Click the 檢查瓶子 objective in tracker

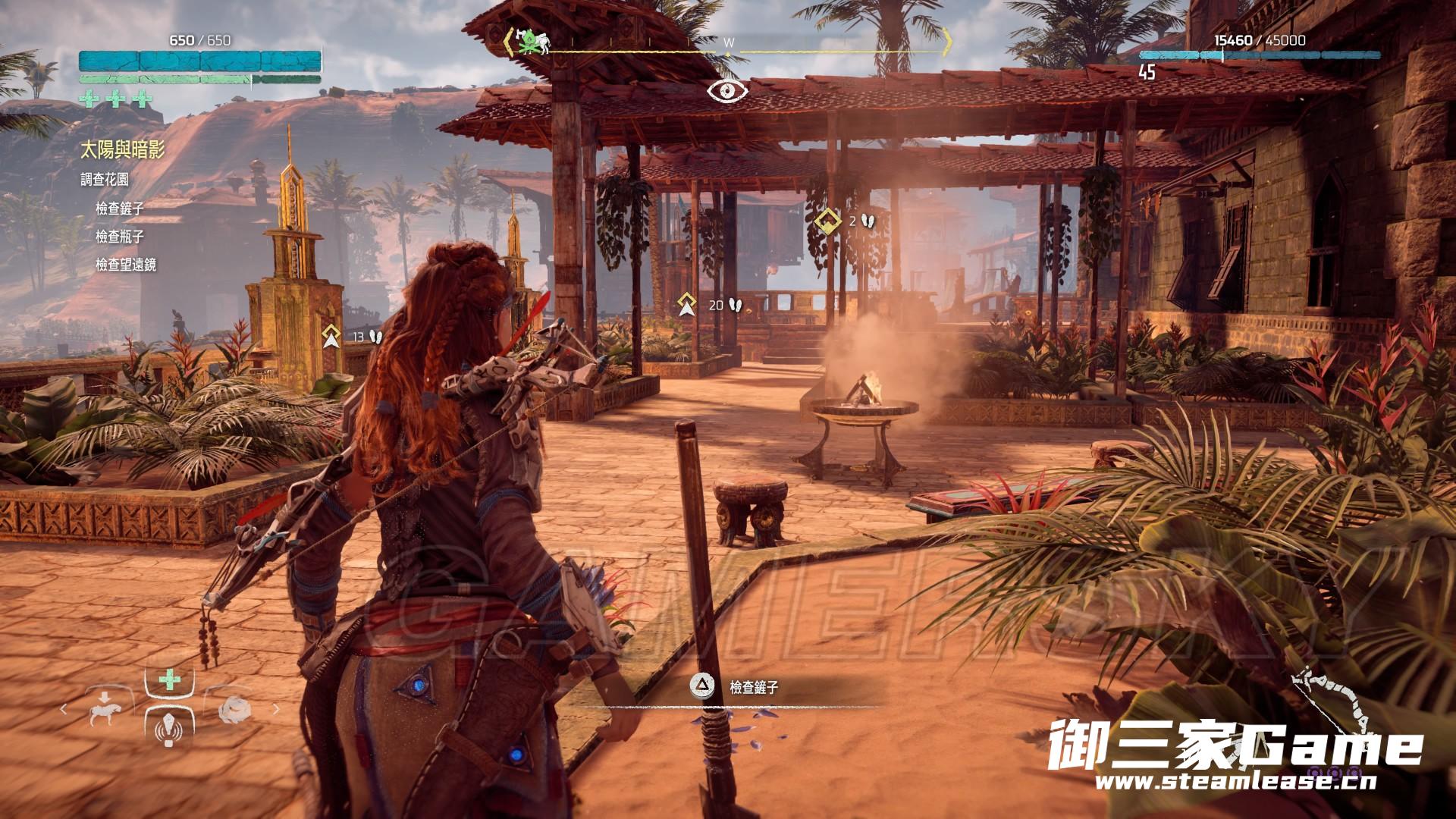pyautogui.click(x=120, y=237)
